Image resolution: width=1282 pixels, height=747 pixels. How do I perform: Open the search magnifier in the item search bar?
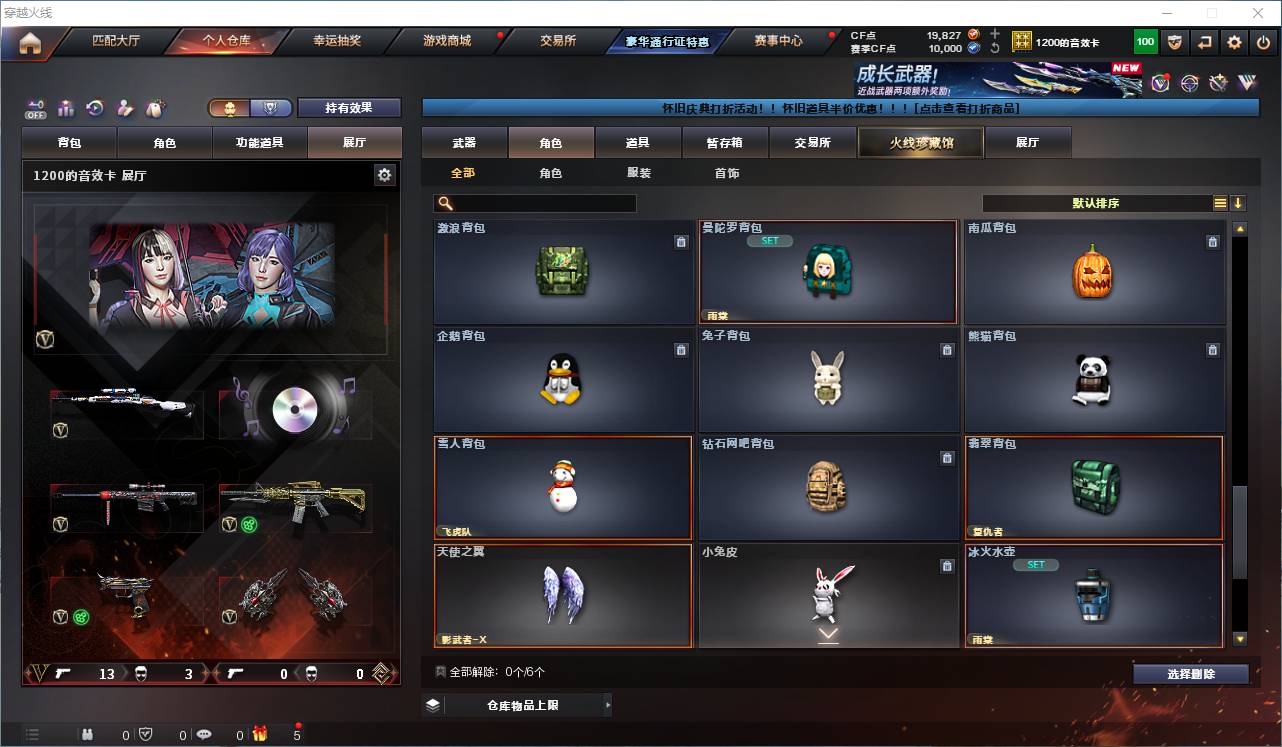(x=444, y=203)
